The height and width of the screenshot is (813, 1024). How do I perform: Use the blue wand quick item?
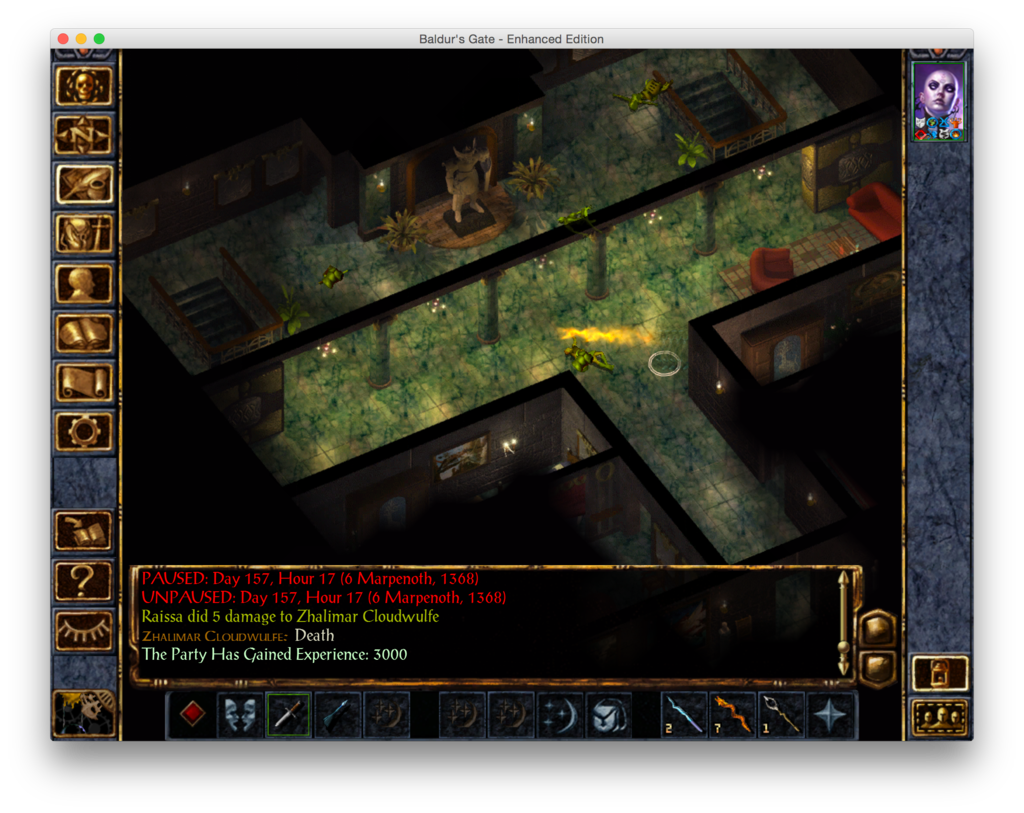(685, 715)
